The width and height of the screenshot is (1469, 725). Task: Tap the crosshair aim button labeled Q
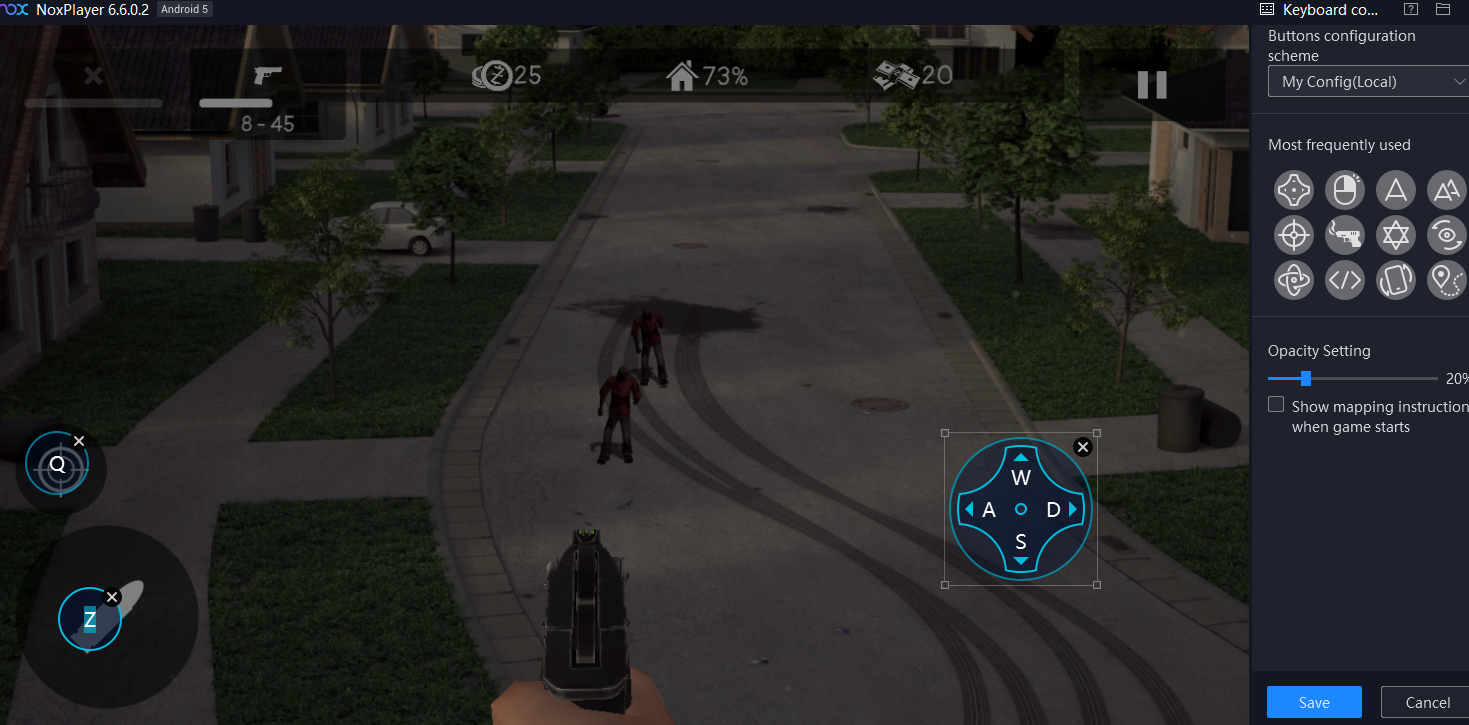(57, 465)
